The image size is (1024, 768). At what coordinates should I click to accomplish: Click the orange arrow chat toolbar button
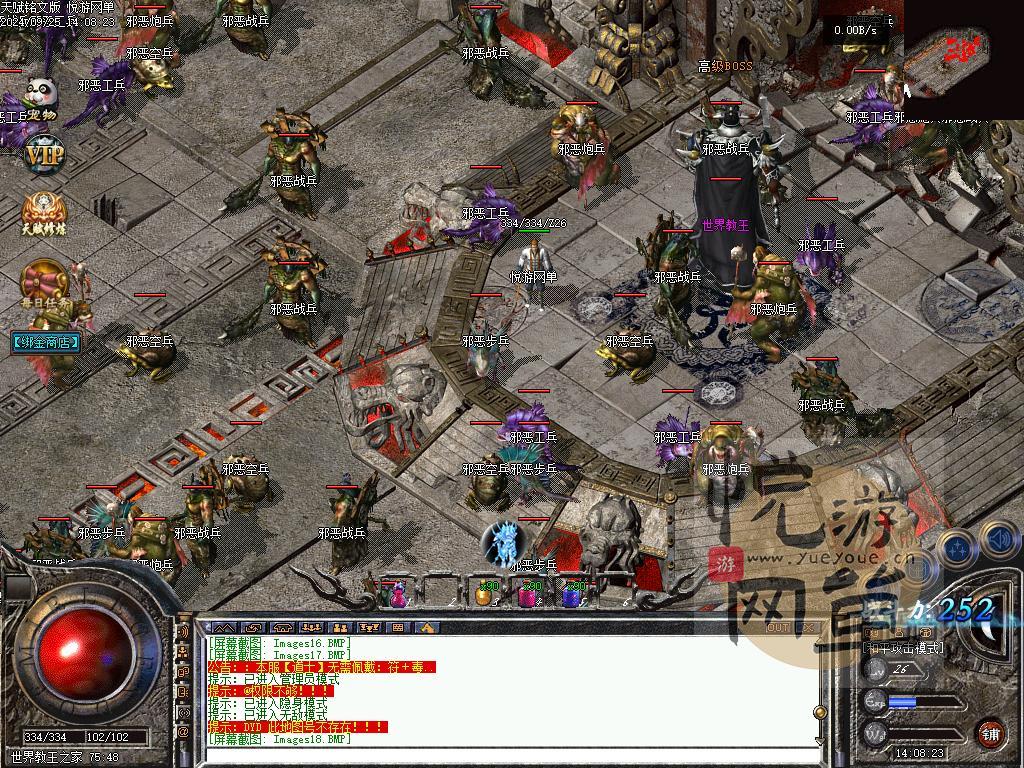[427, 627]
